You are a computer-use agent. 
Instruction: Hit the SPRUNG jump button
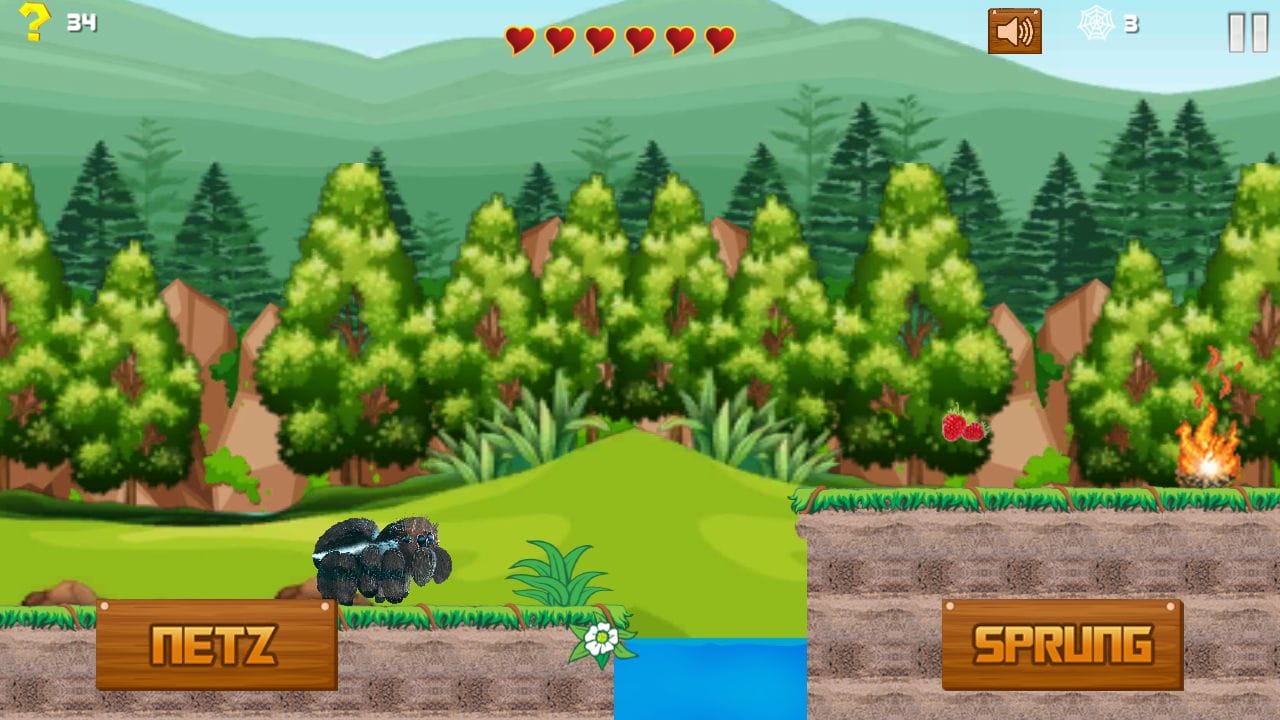tap(1062, 645)
